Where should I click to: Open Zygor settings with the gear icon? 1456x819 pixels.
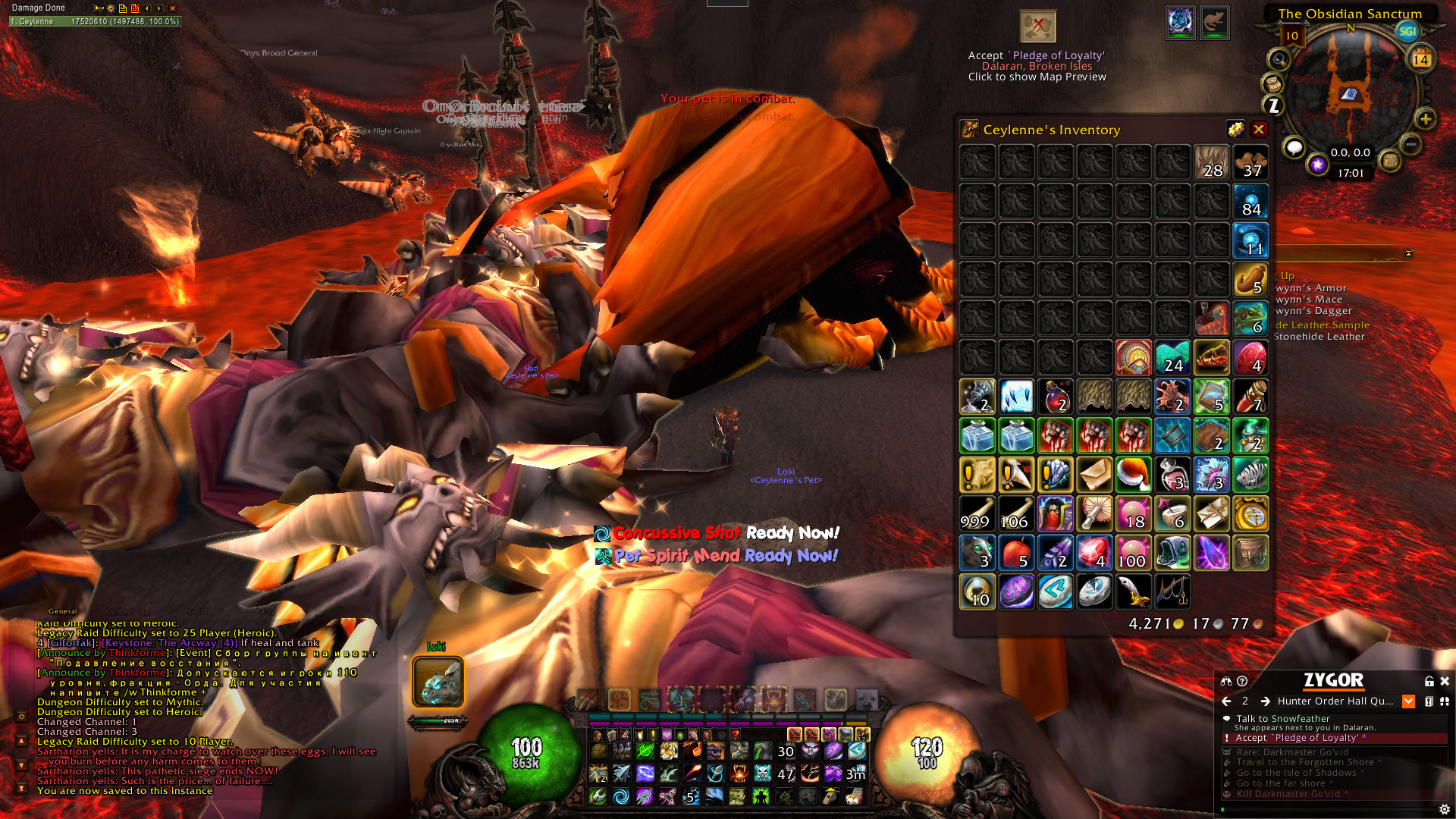1444,809
